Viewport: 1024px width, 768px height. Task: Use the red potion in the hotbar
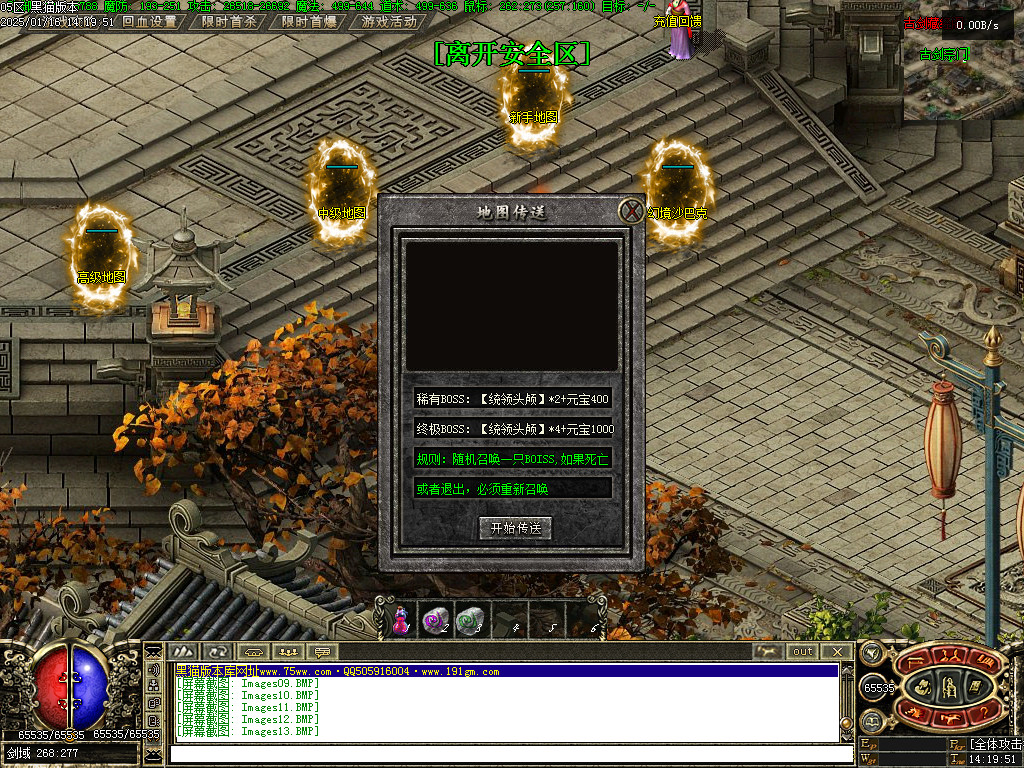[401, 621]
